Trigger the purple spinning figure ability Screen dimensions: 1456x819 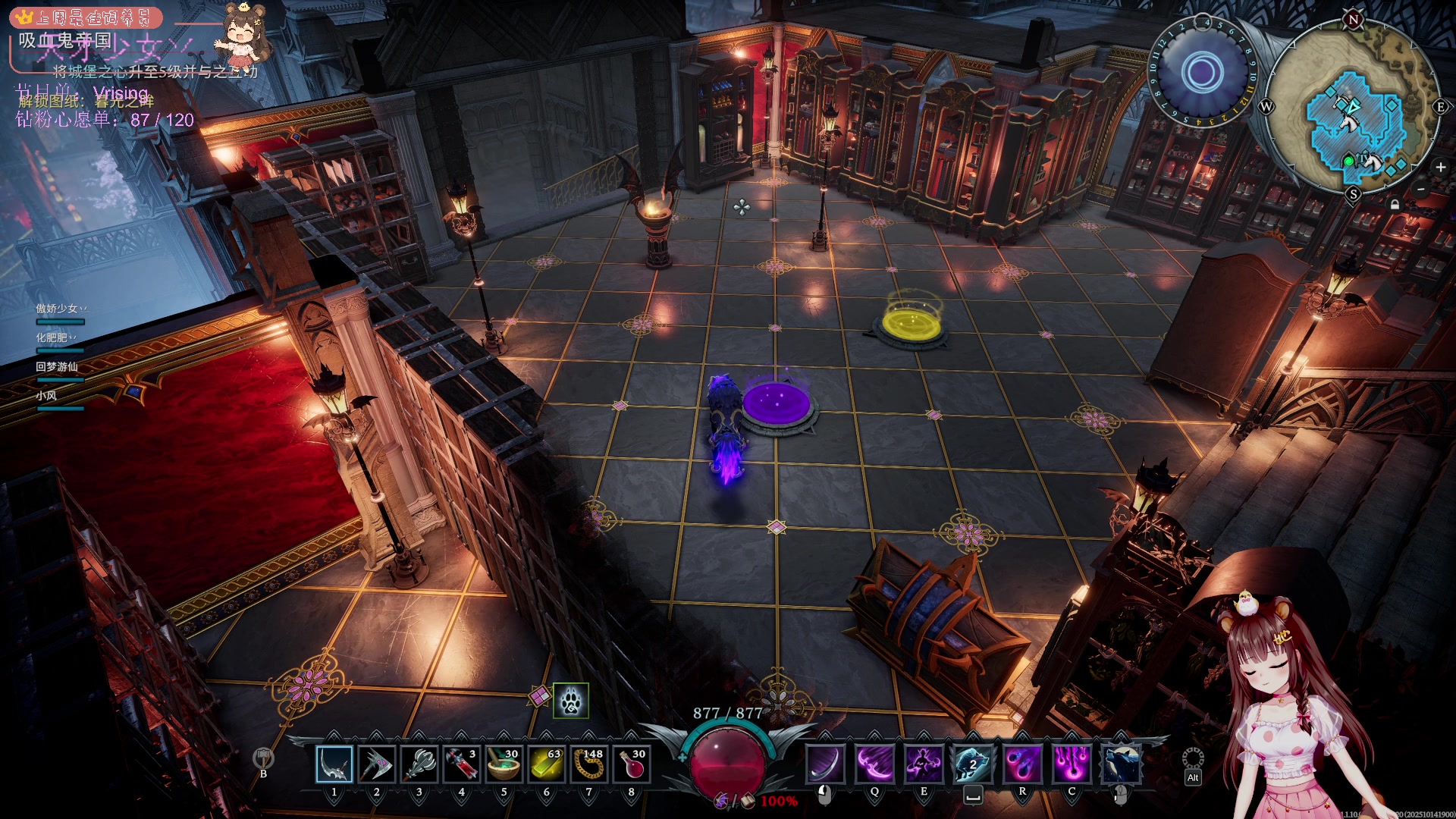click(x=924, y=763)
